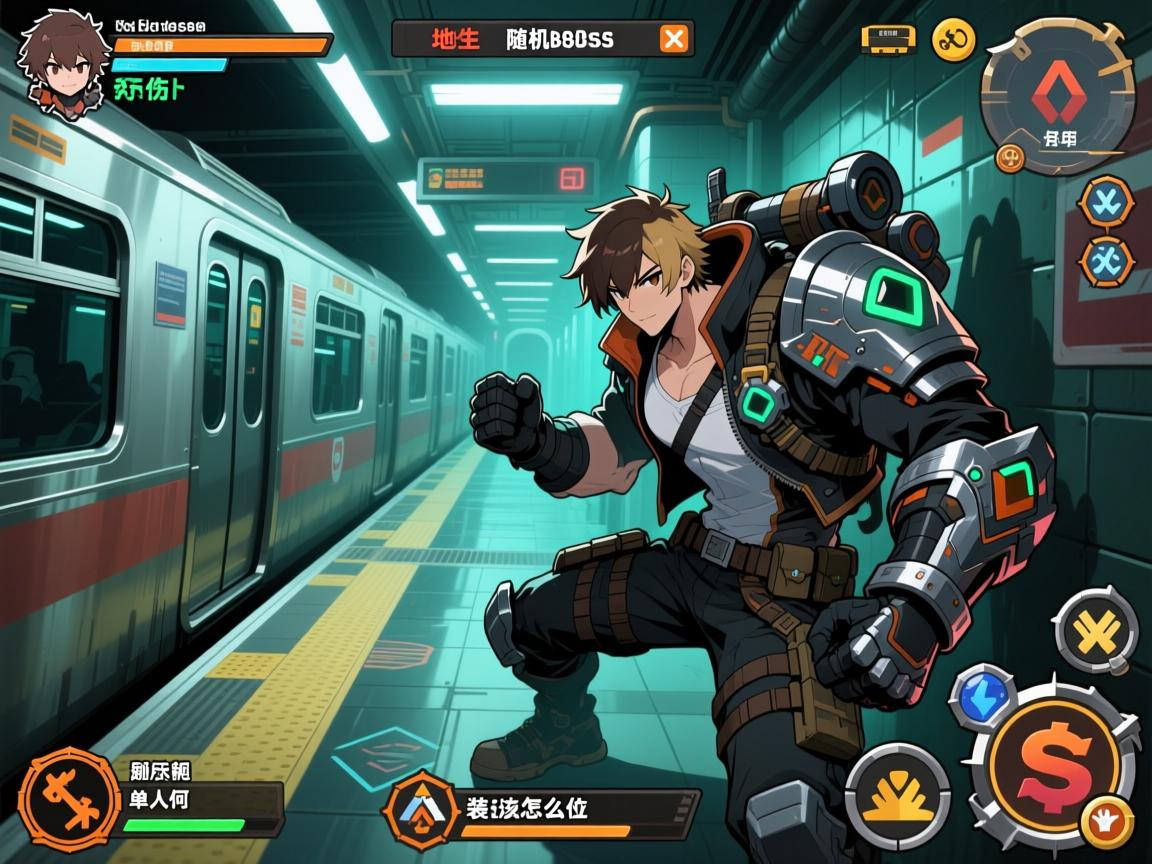Viewport: 1152px width, 864px height.
Task: Select the lower blue hexagon icon
Action: pos(1107,261)
